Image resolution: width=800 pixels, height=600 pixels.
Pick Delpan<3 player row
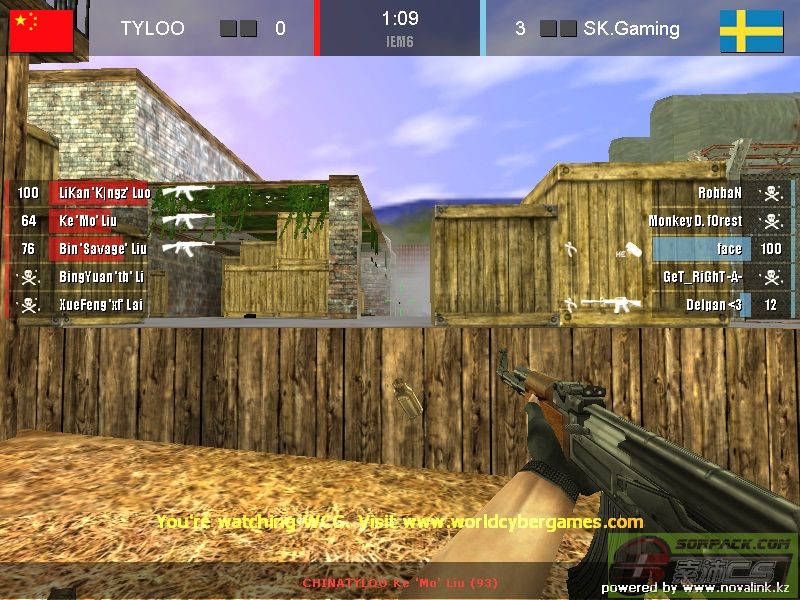point(714,304)
